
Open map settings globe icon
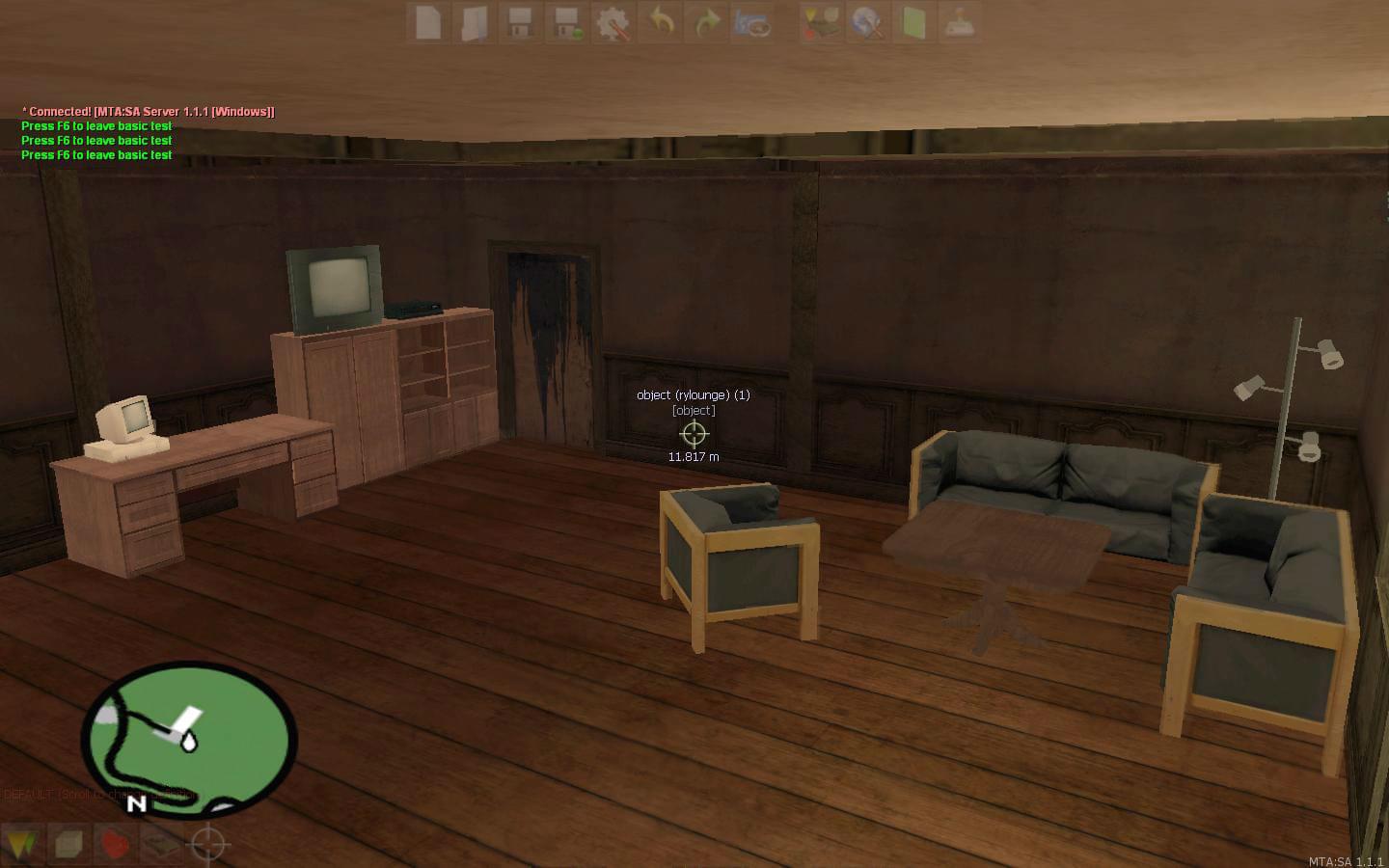(x=867, y=22)
